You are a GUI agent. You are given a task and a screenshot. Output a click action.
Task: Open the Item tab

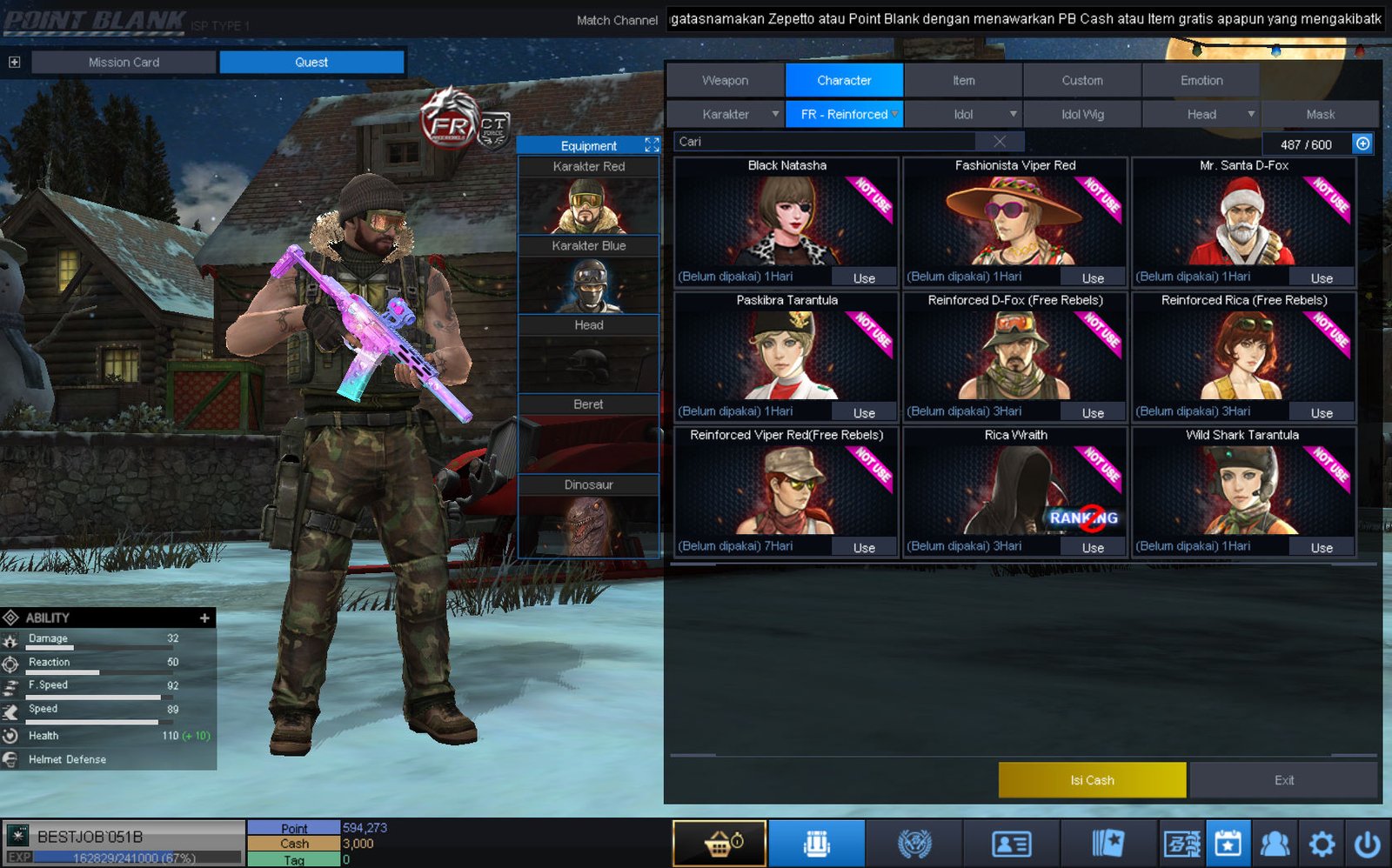click(x=963, y=80)
